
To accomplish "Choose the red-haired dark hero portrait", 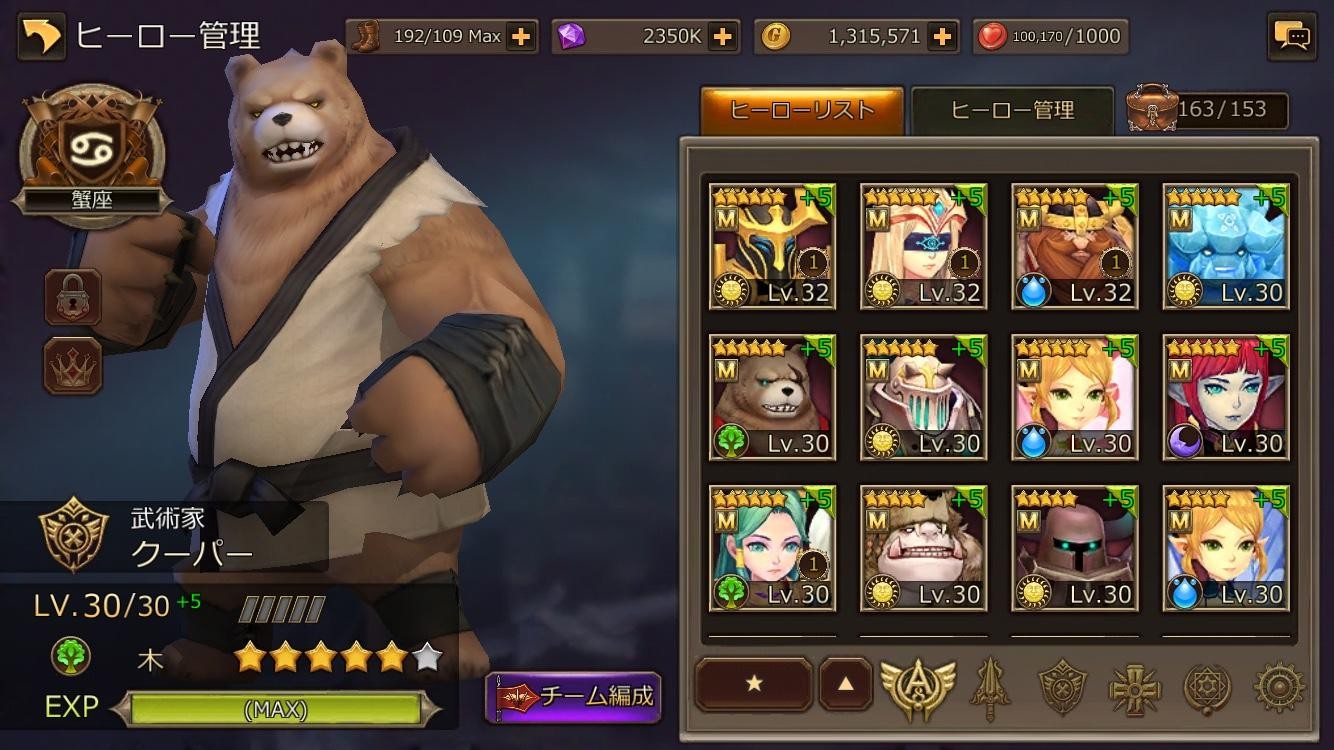I will coord(1225,397).
